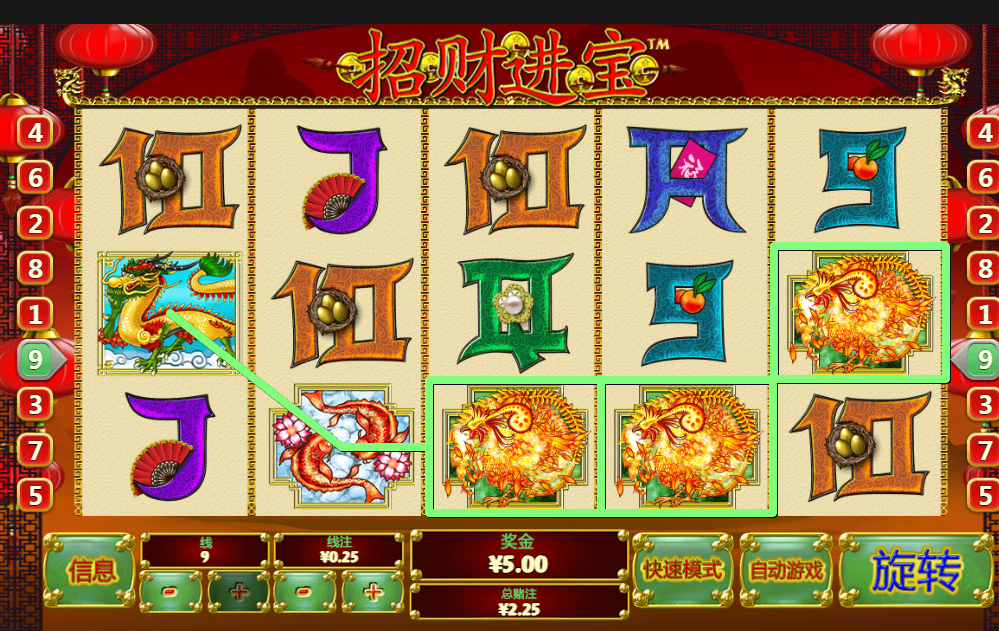Choose right-side payline 6 marker
The width and height of the screenshot is (999, 631).
pos(984,178)
